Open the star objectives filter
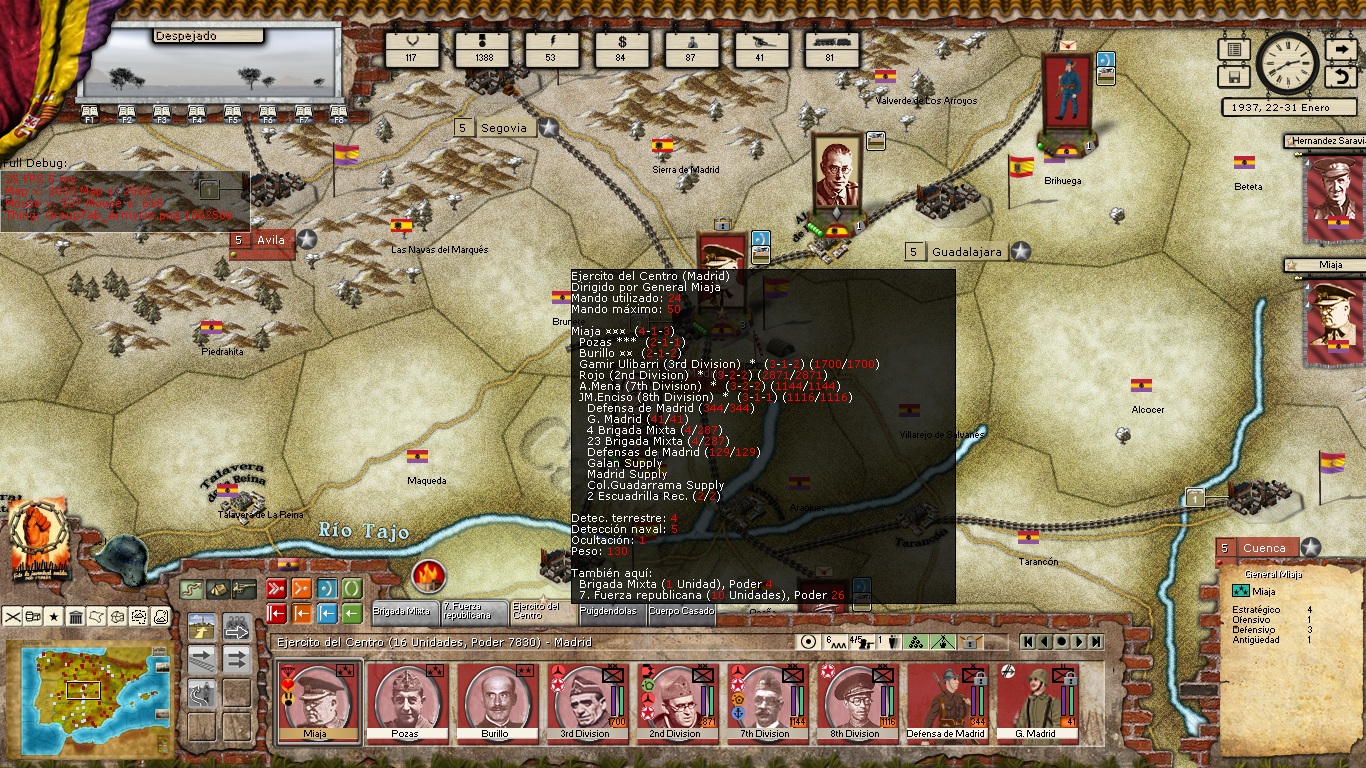This screenshot has width=1366, height=768. tap(54, 616)
